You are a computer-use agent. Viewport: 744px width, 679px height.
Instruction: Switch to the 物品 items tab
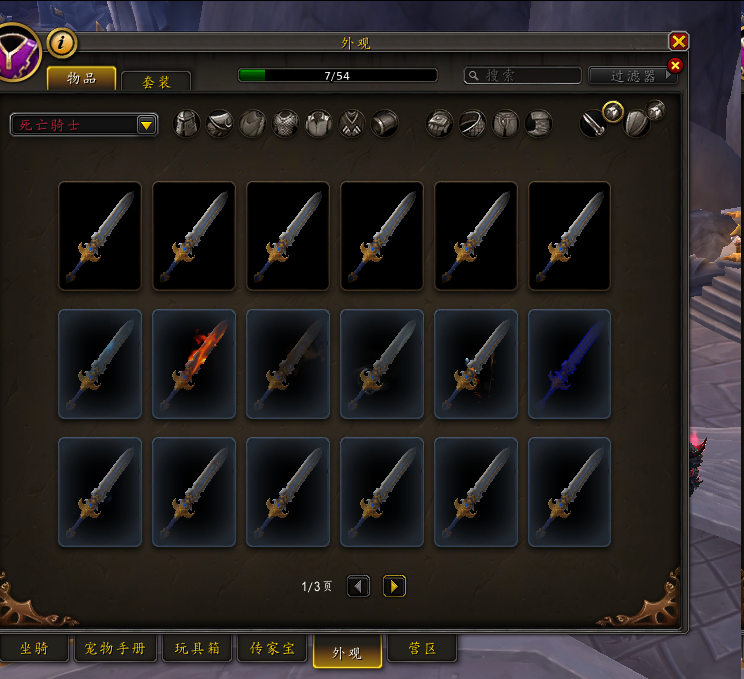click(x=82, y=78)
